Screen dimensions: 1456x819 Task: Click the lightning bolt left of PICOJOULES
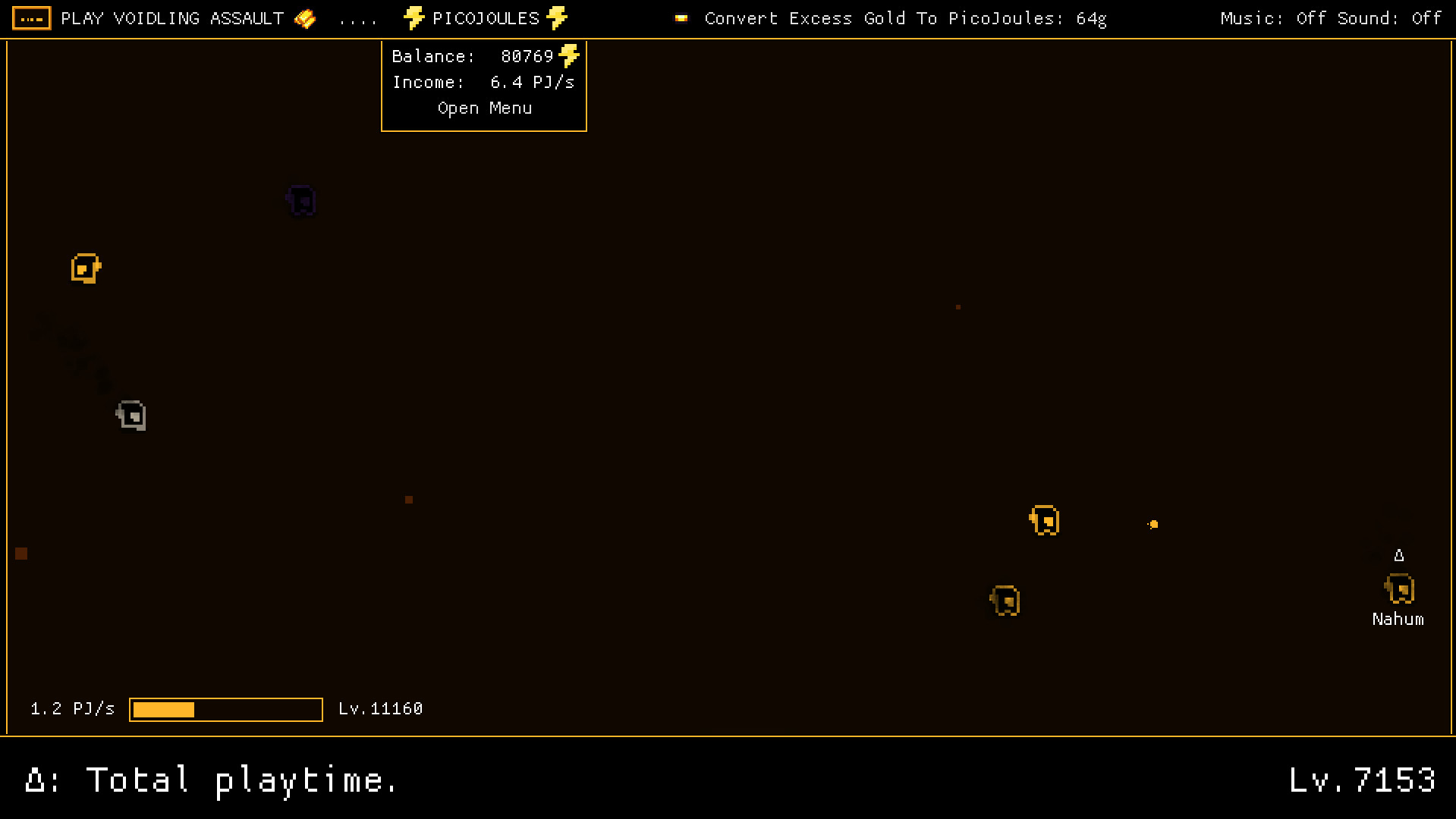click(414, 18)
